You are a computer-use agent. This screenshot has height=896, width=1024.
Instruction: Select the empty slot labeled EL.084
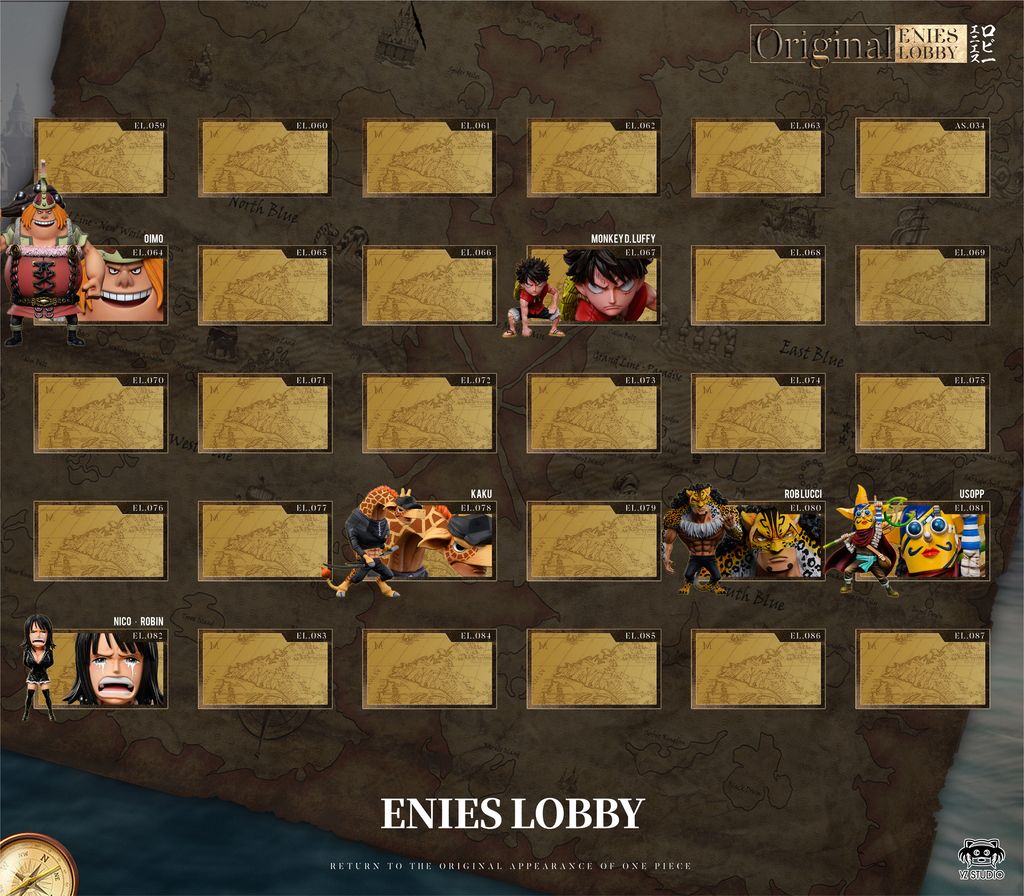428,668
